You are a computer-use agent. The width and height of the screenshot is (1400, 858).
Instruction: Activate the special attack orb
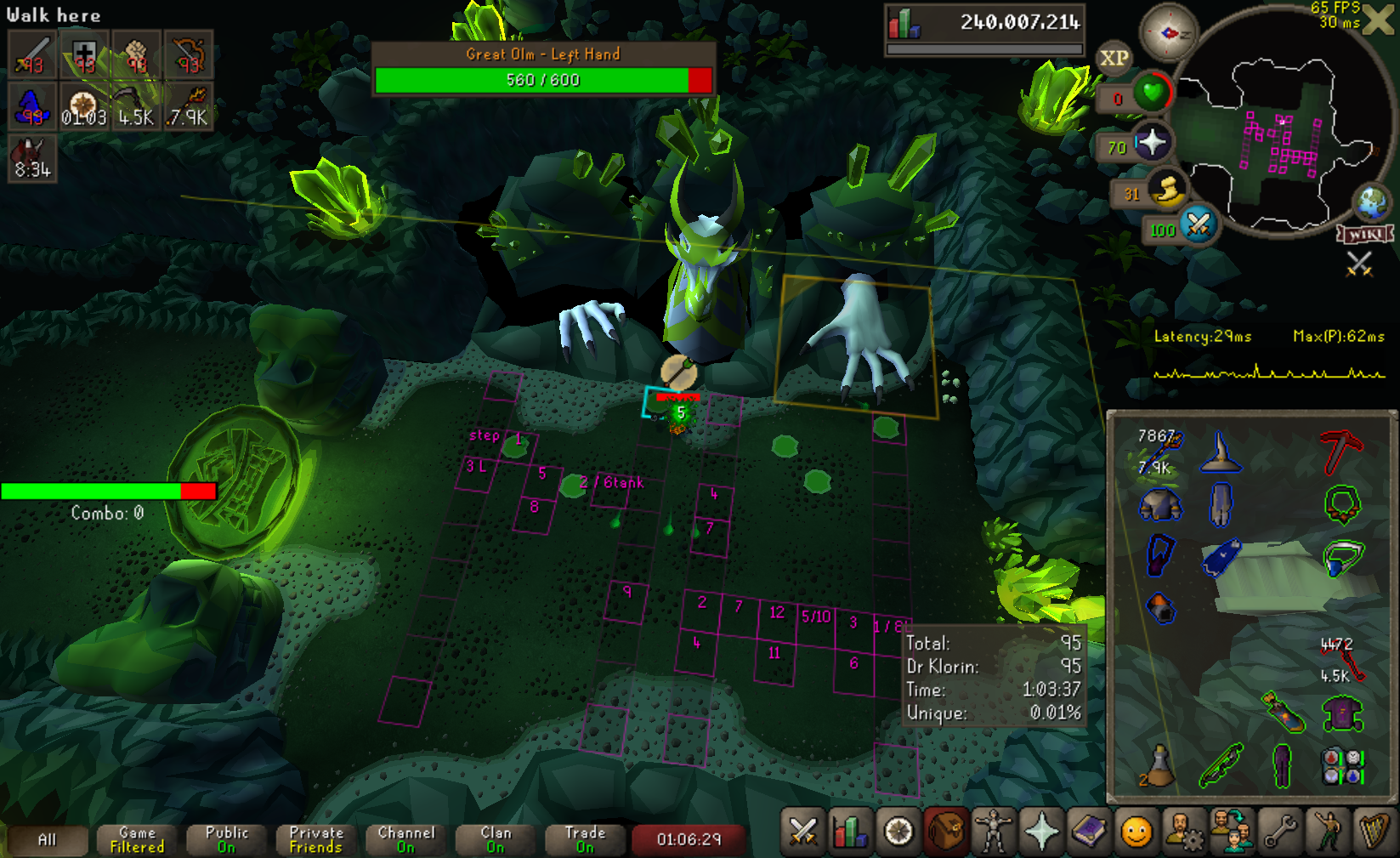pyautogui.click(x=1199, y=225)
